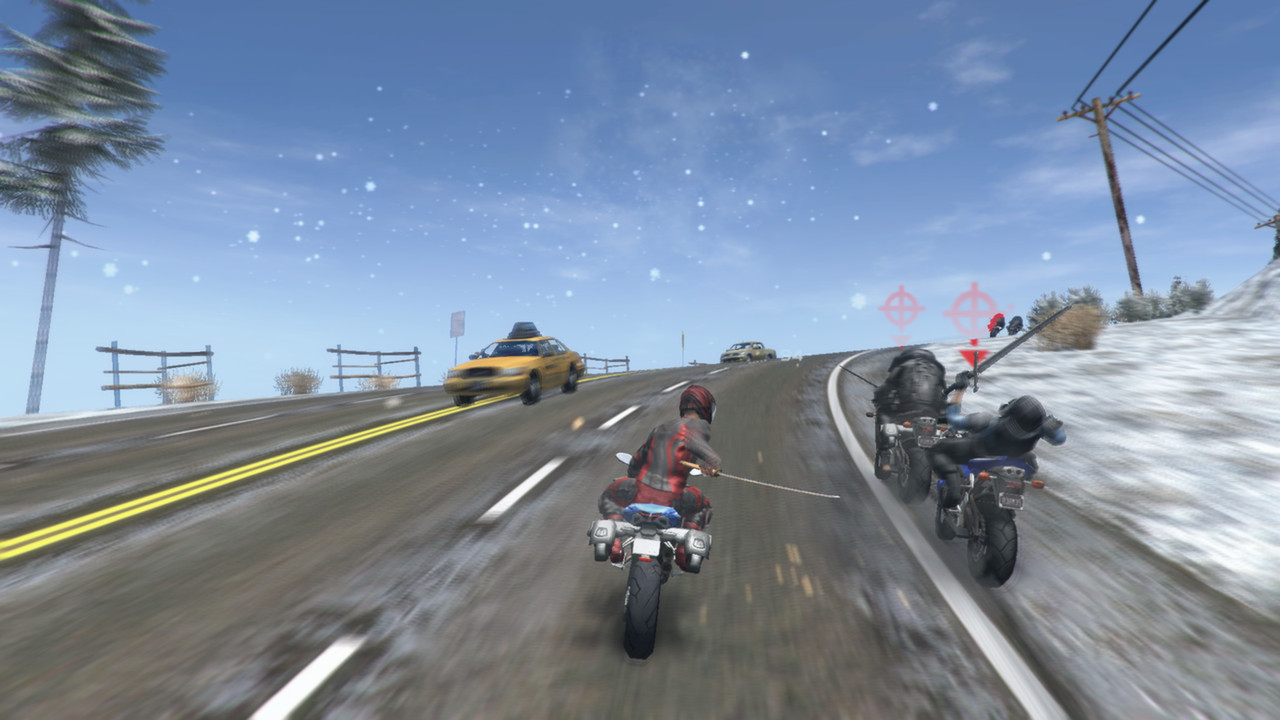
Task: Select the road sign on the left shoulder
Action: [455, 322]
